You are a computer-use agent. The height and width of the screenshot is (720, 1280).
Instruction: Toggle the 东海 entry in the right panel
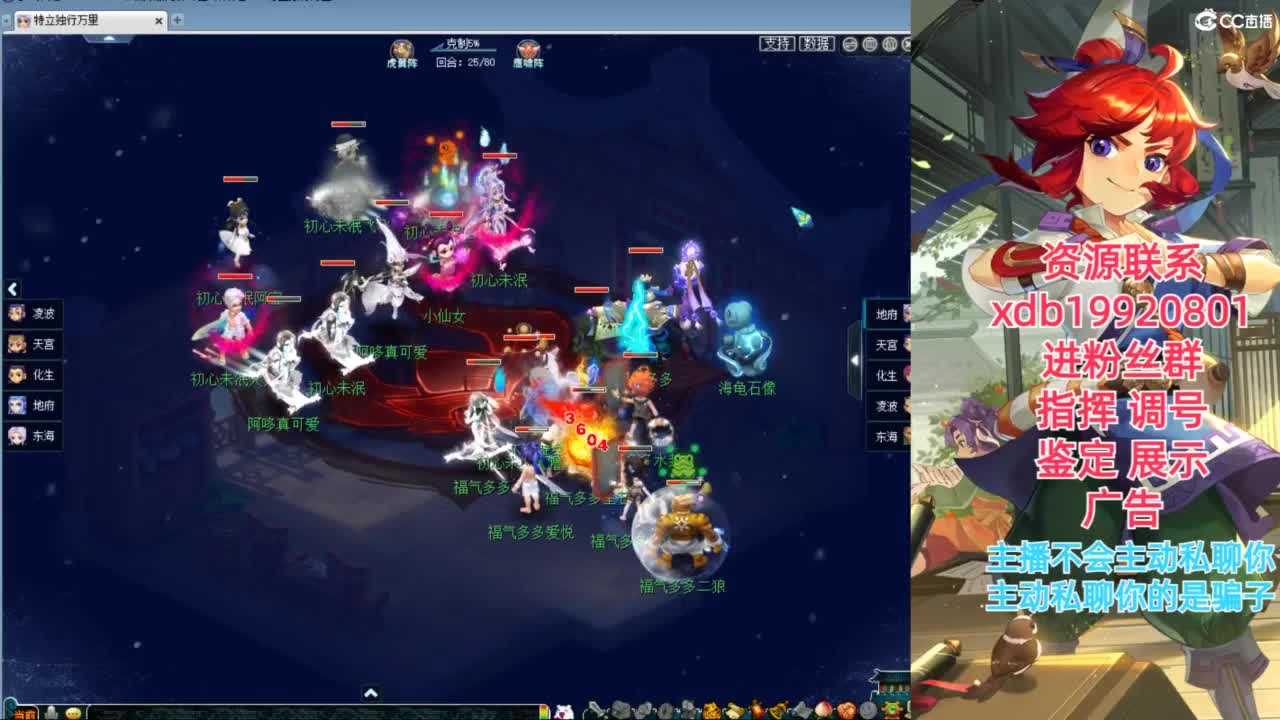pos(884,435)
